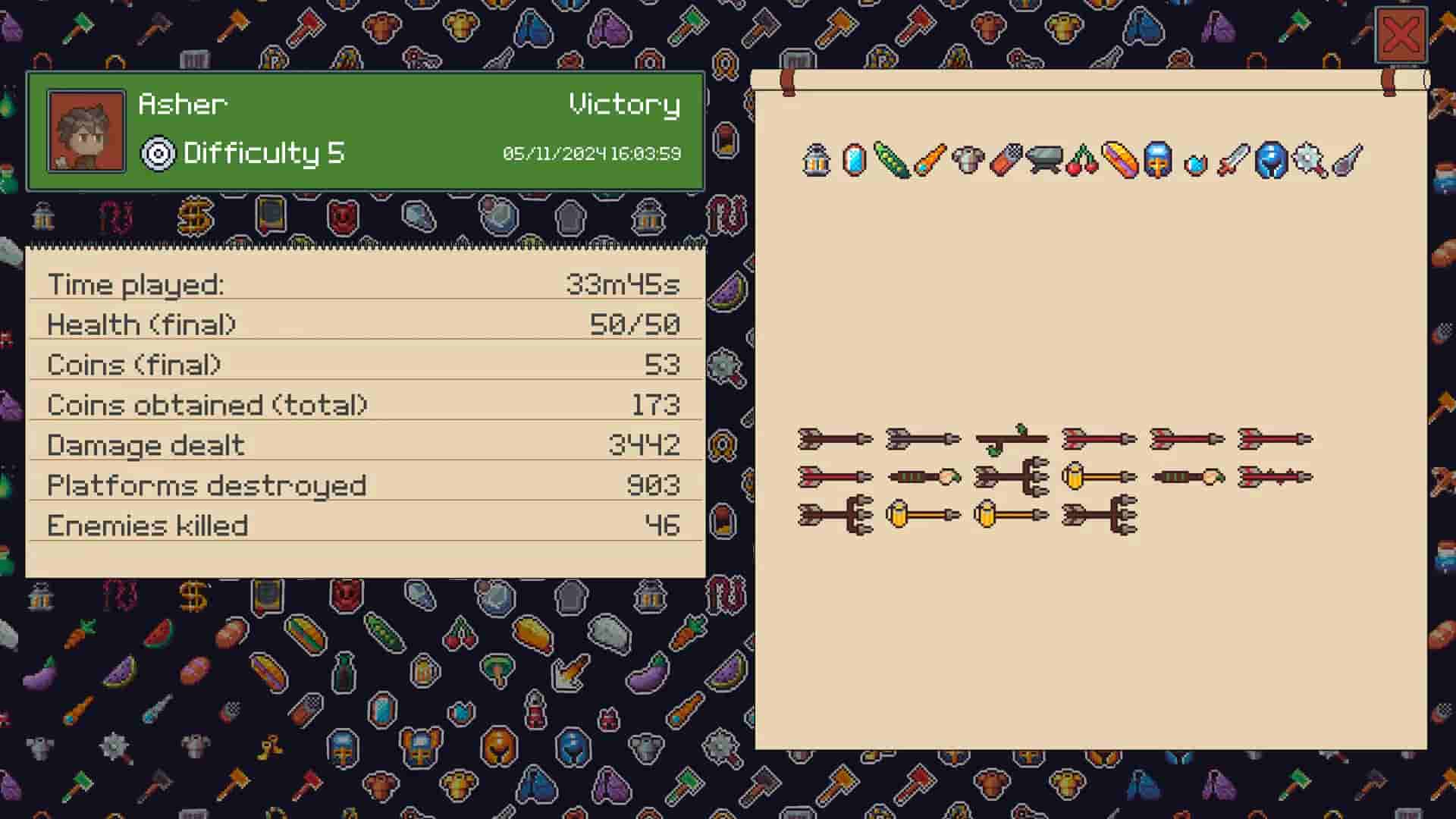Select the hotdog food icon
Viewport: 1456px width, 819px height.
coord(1120,159)
